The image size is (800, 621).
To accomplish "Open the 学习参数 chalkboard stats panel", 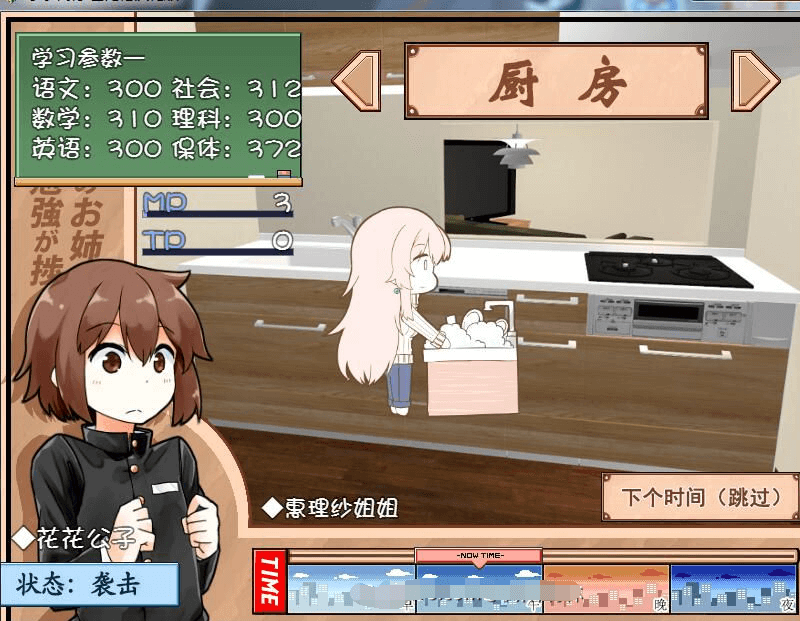I will pyautogui.click(x=158, y=109).
